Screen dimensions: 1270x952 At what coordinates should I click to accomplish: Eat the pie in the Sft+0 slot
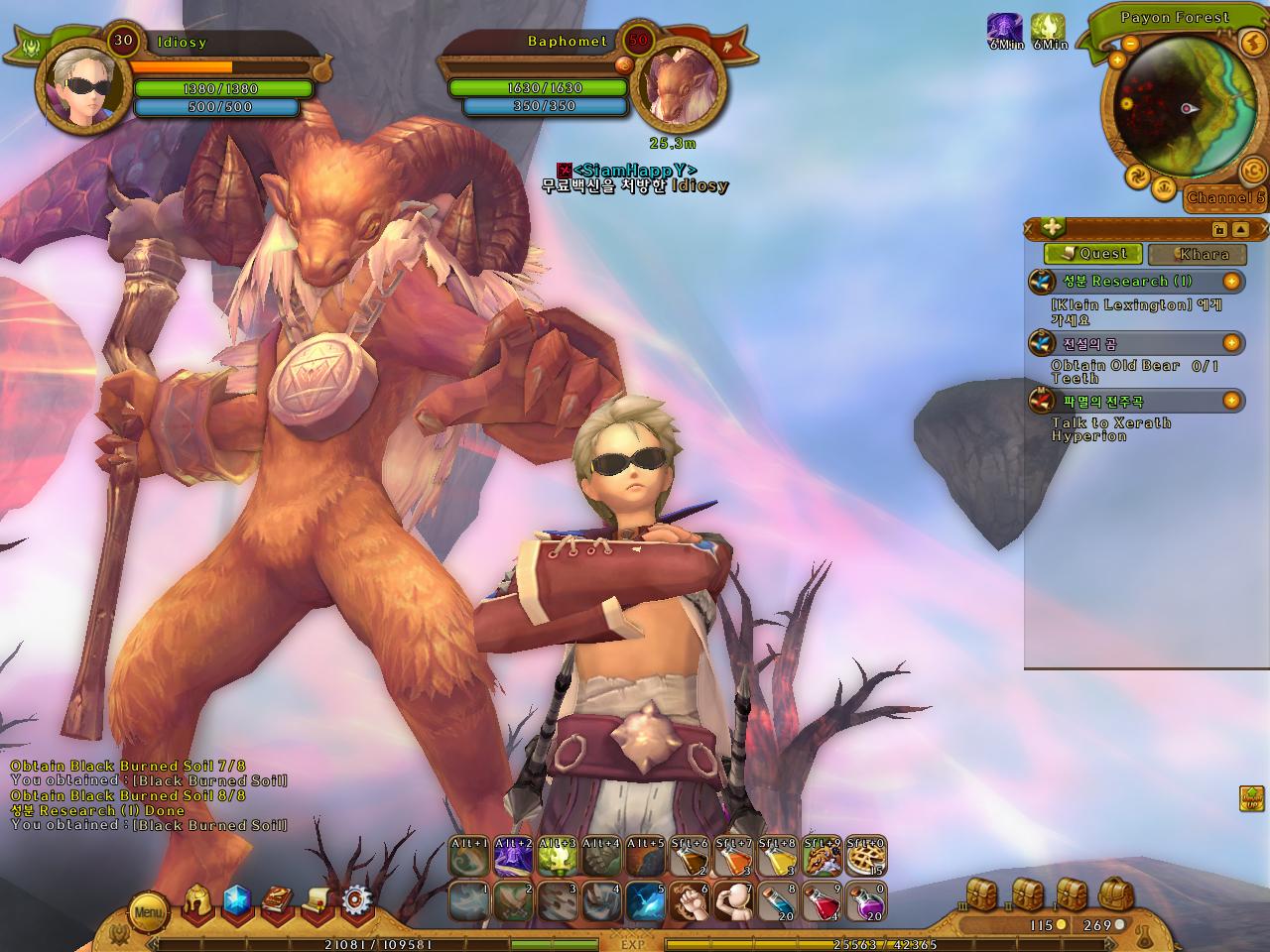(x=865, y=856)
